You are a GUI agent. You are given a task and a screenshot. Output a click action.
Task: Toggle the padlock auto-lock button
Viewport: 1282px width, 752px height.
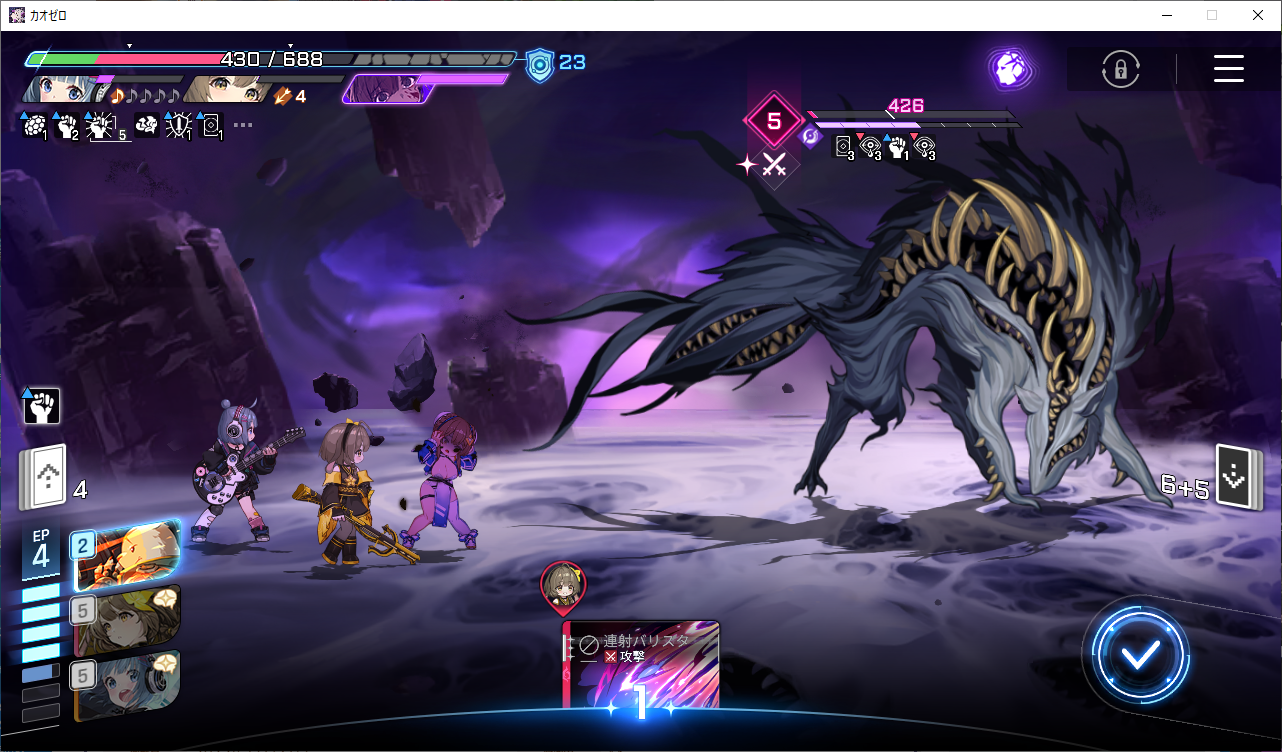coord(1121,69)
